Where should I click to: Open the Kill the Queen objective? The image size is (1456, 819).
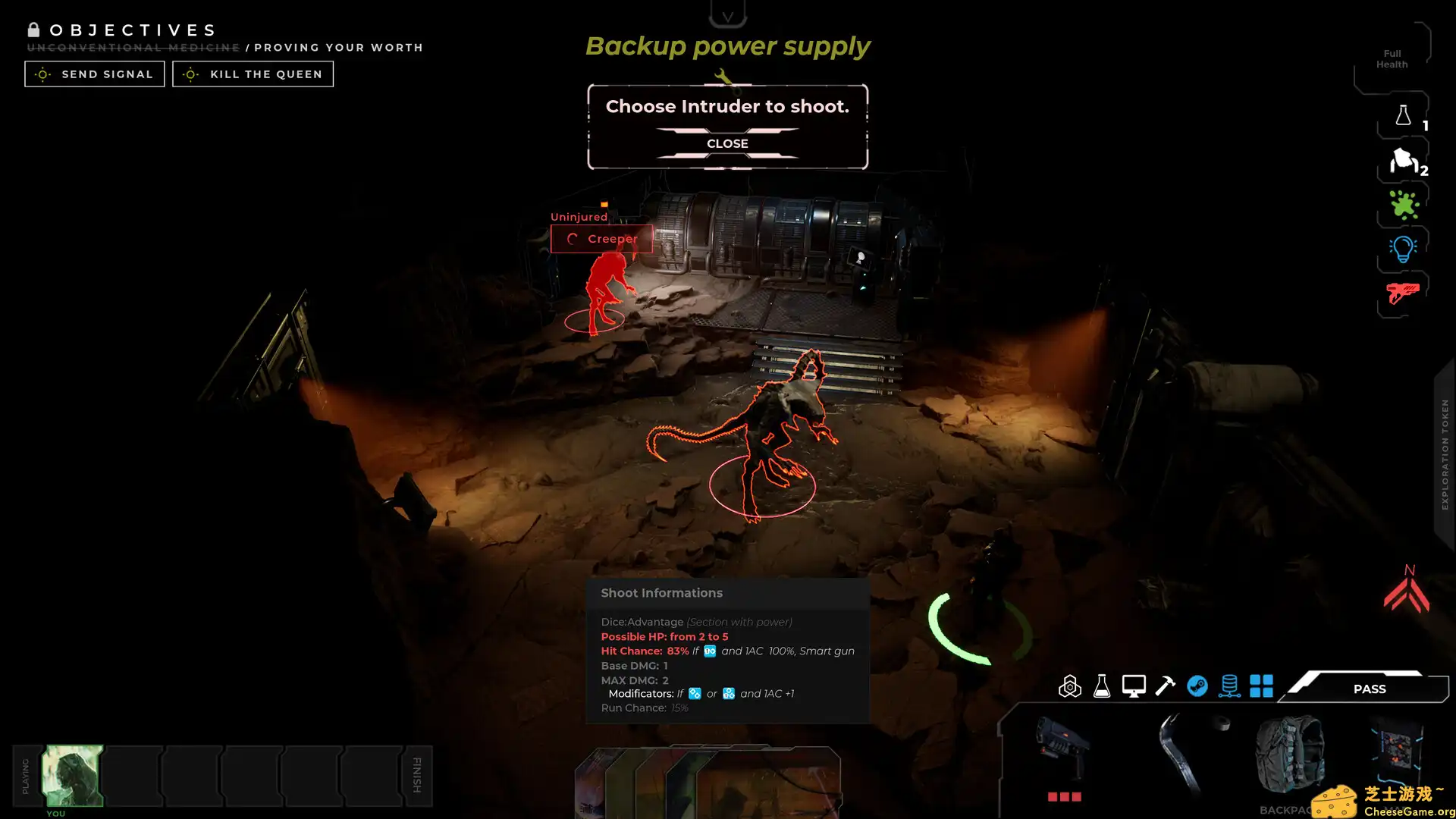point(253,74)
